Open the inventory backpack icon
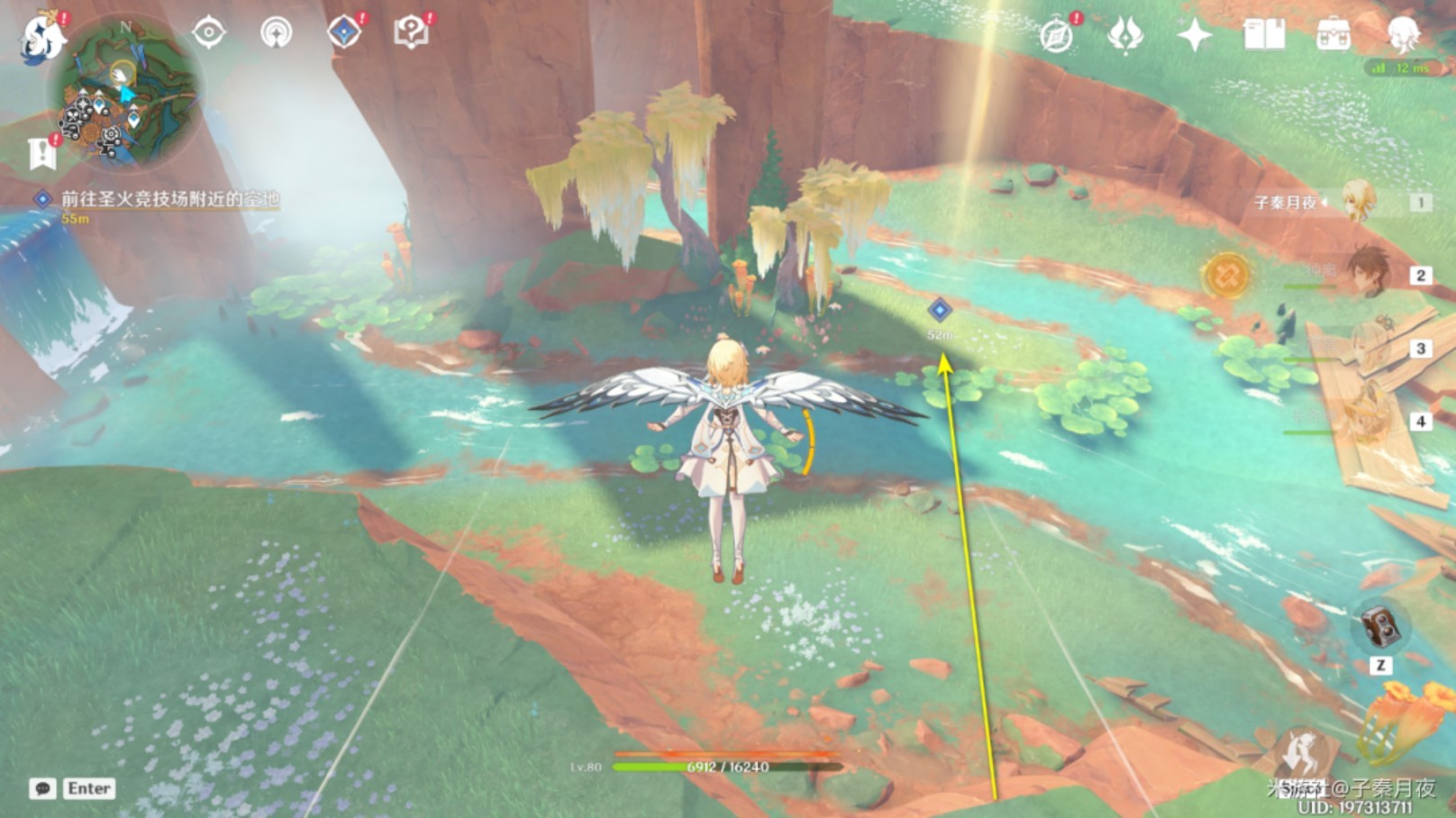Image resolution: width=1456 pixels, height=818 pixels. click(1333, 35)
